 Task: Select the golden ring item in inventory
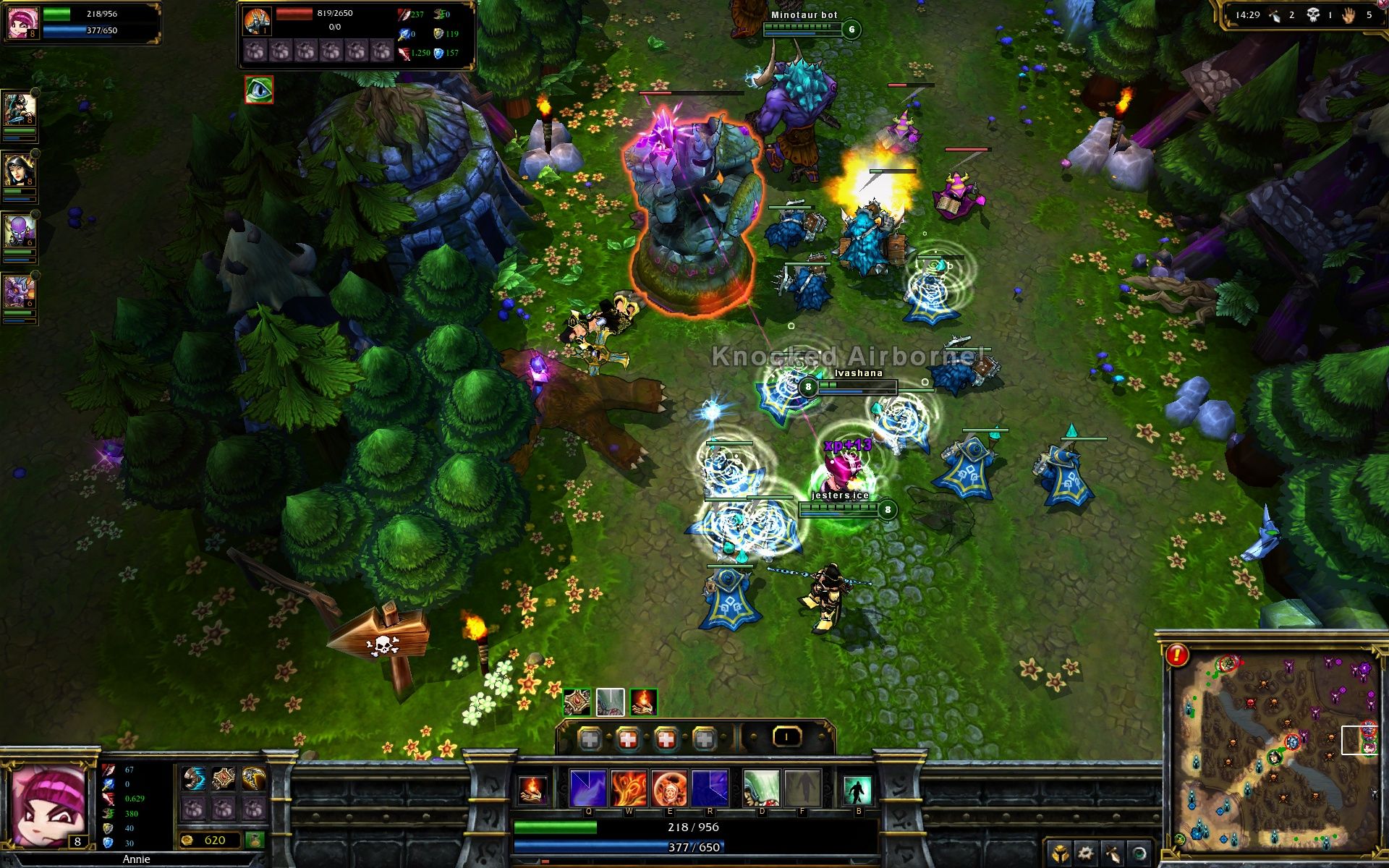pos(254,778)
